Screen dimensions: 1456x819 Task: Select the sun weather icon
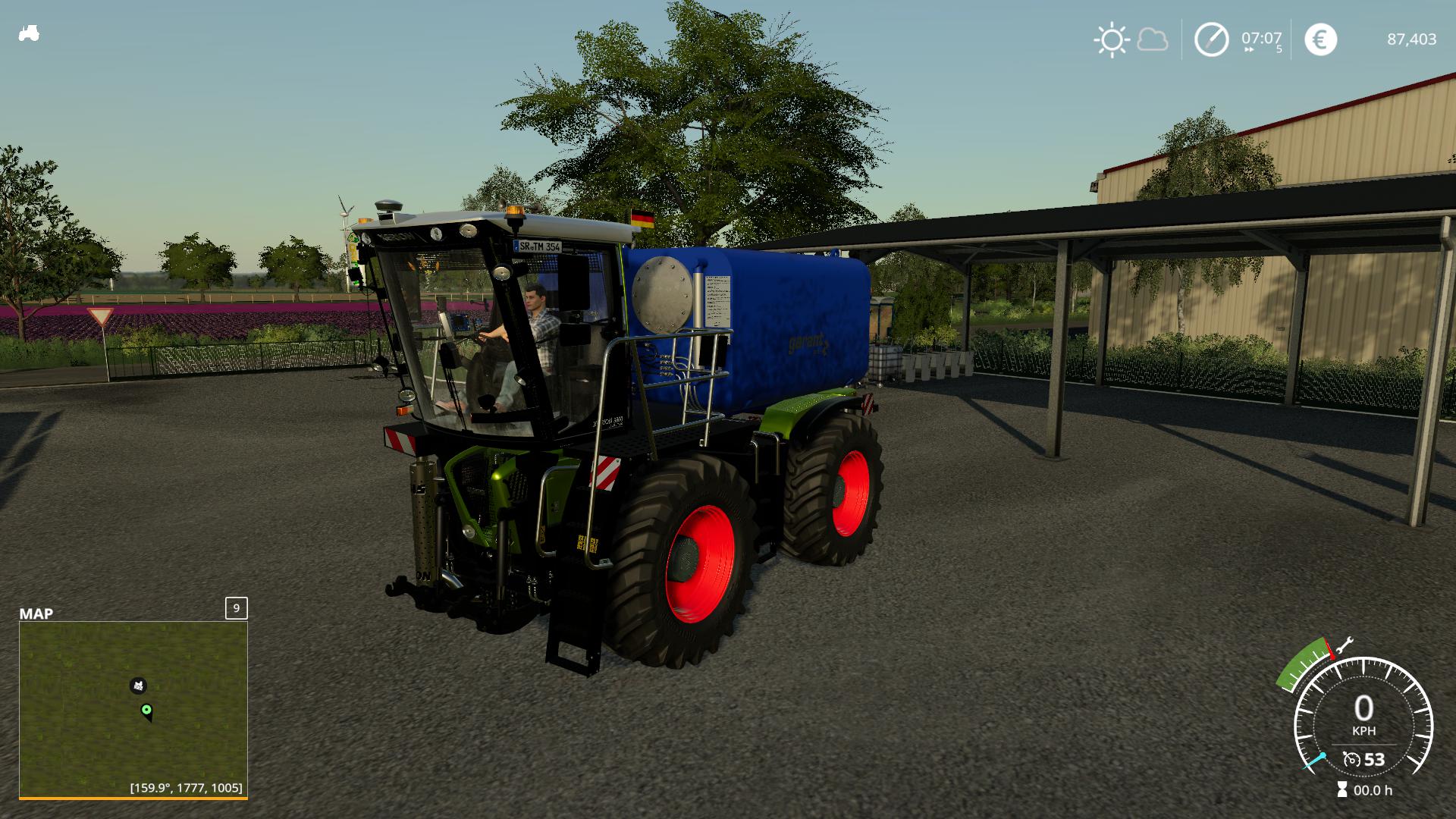tap(1111, 39)
